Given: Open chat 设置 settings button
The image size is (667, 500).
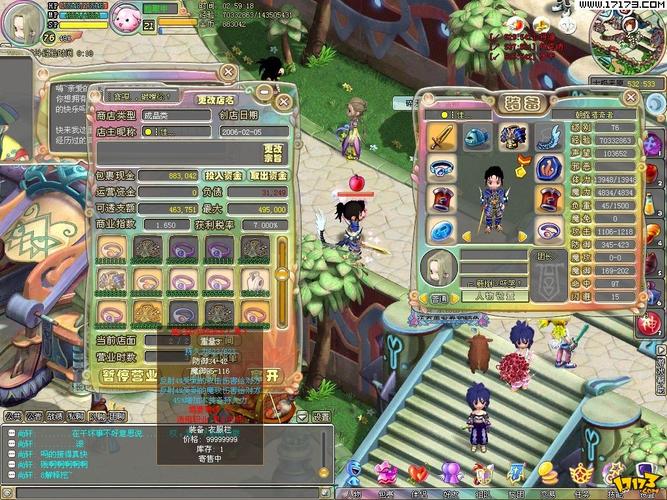Looking at the screenshot, I should coord(321,416).
